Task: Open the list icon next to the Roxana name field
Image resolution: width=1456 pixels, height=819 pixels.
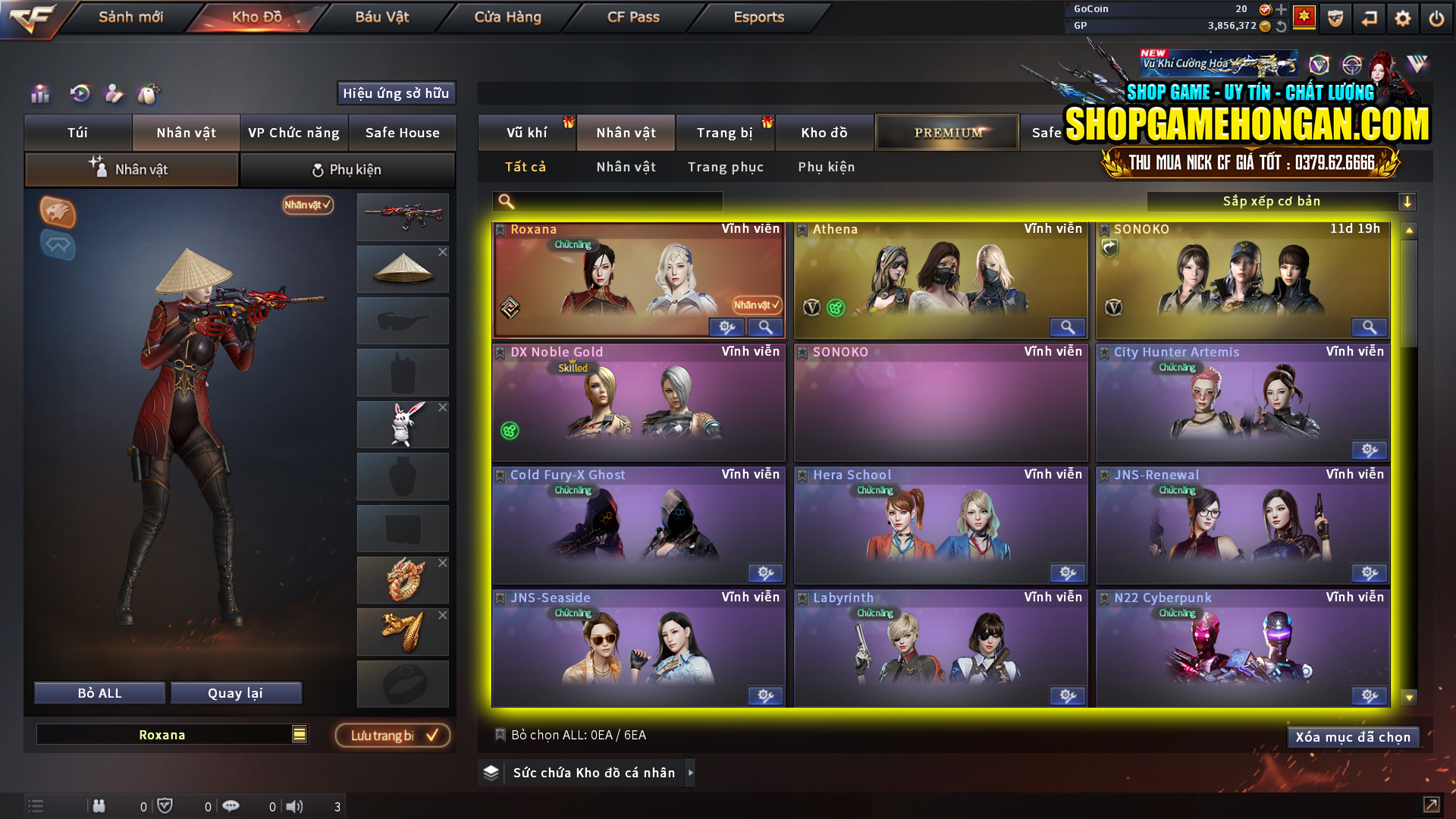Action: (299, 734)
